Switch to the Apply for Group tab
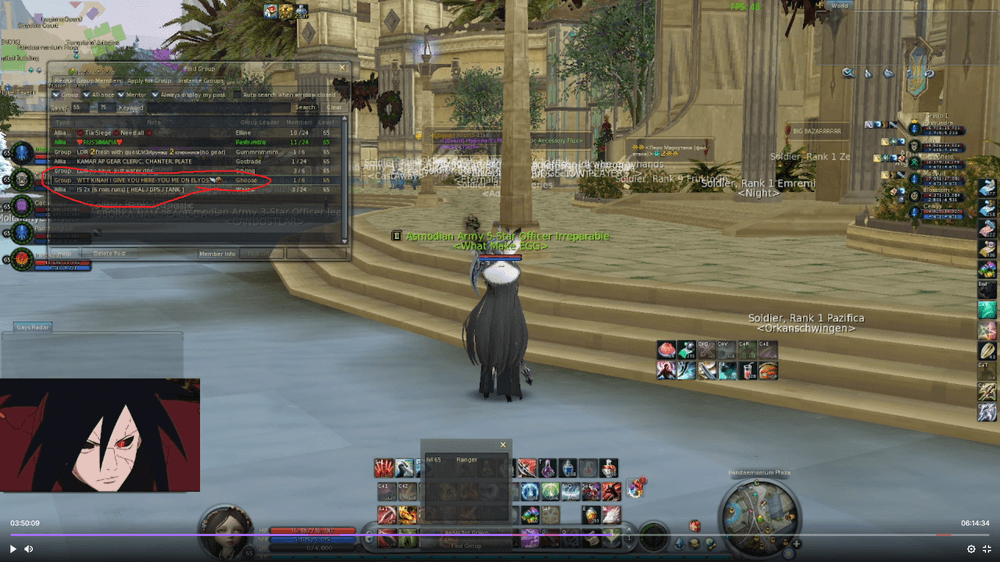The width and height of the screenshot is (1000, 562). click(149, 80)
